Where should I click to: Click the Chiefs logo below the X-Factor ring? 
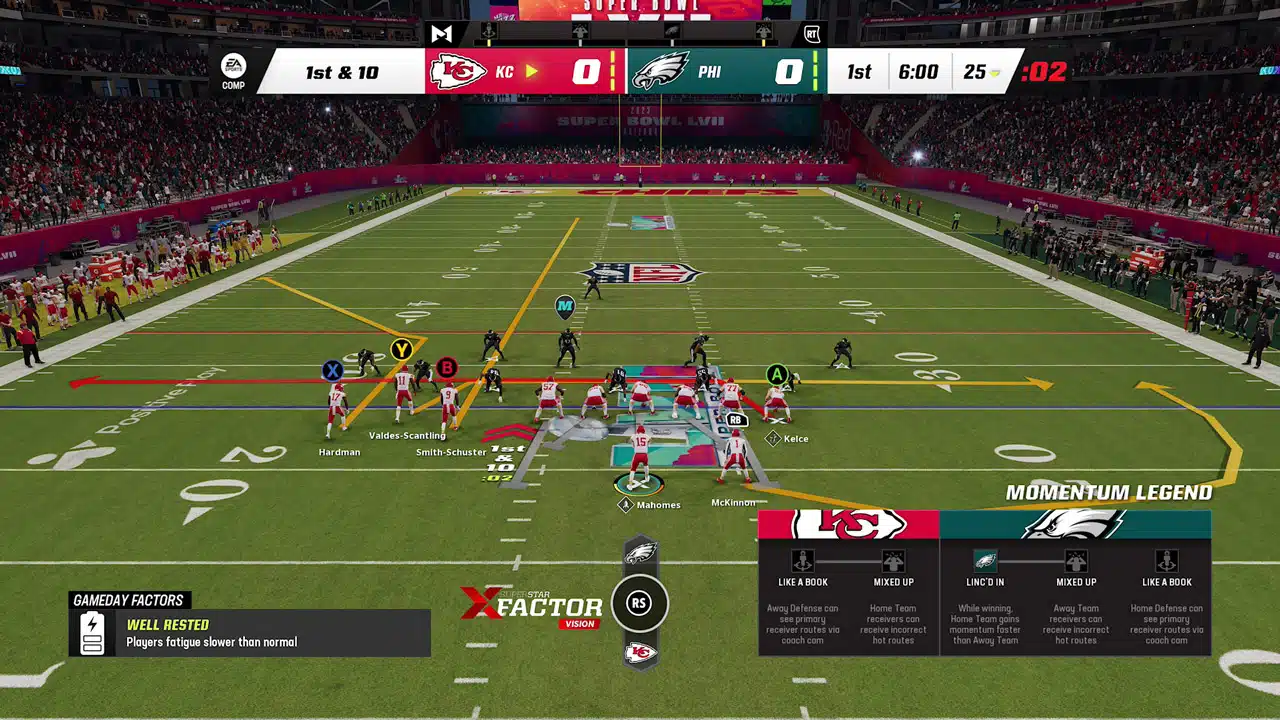[x=640, y=653]
